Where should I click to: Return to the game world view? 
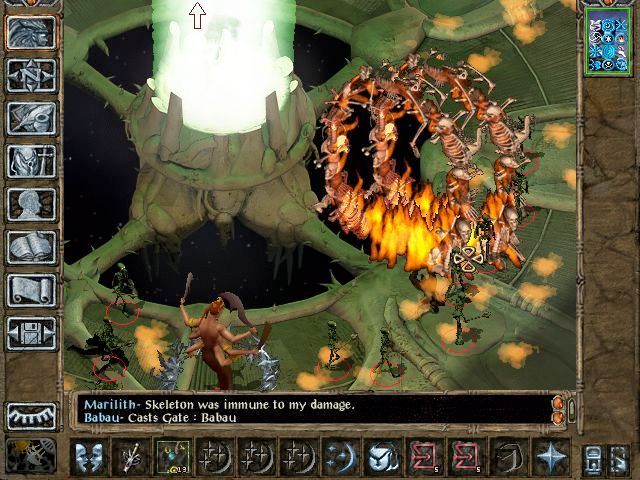coord(31,33)
